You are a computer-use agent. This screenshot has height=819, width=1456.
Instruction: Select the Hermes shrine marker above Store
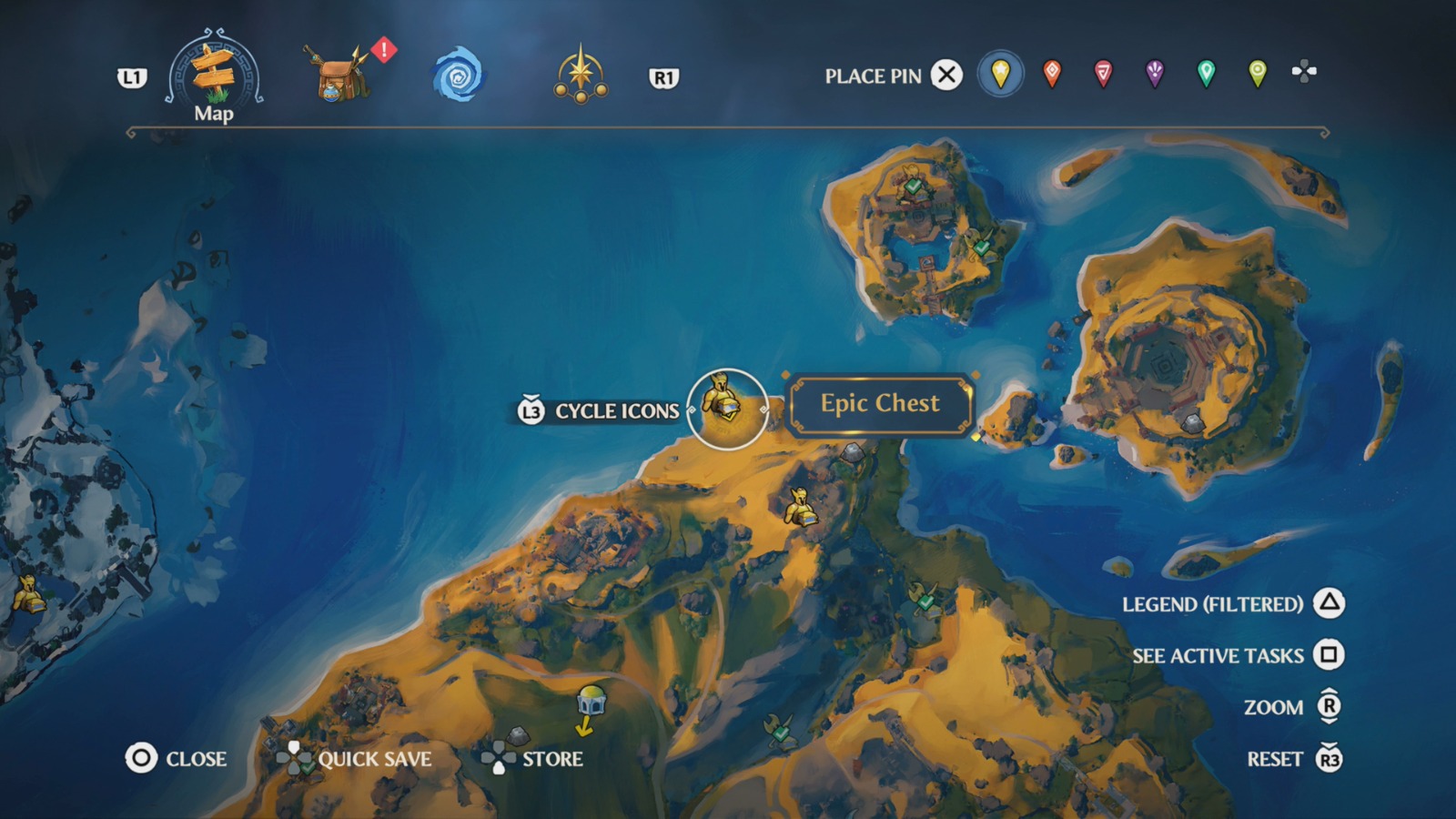[591, 699]
